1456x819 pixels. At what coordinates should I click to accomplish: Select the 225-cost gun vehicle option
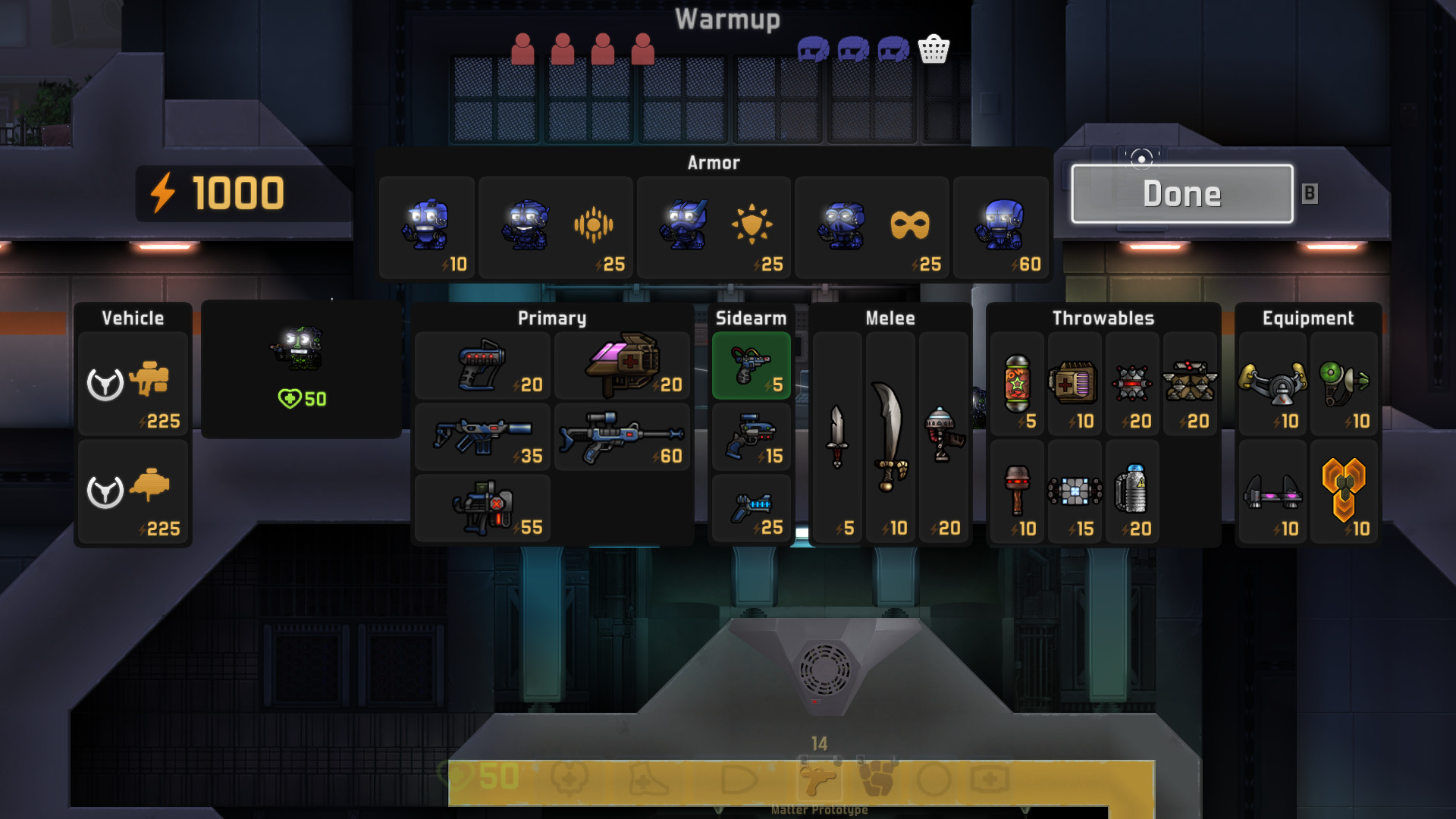133,383
